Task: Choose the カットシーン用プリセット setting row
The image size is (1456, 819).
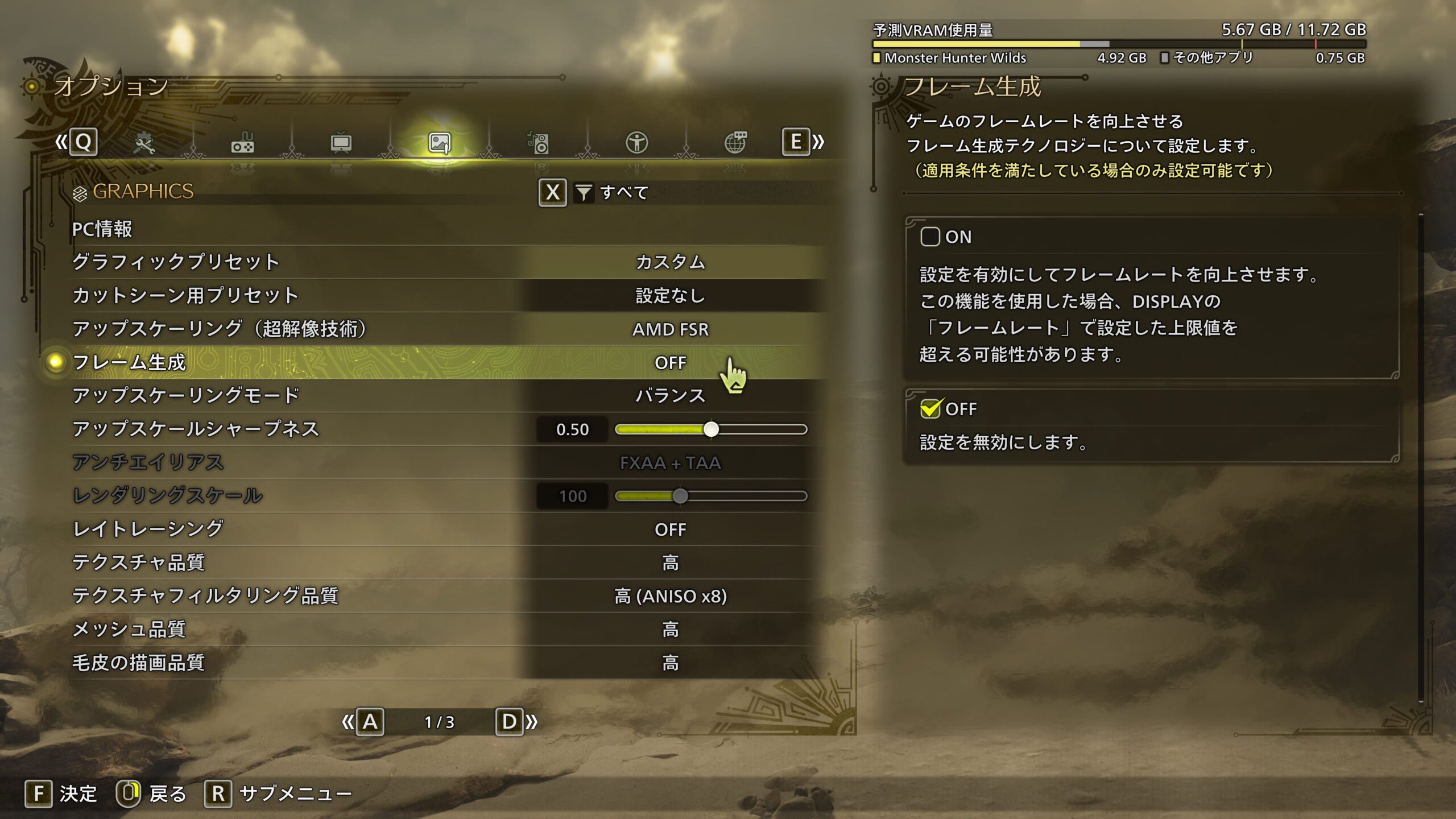Action: point(185,296)
